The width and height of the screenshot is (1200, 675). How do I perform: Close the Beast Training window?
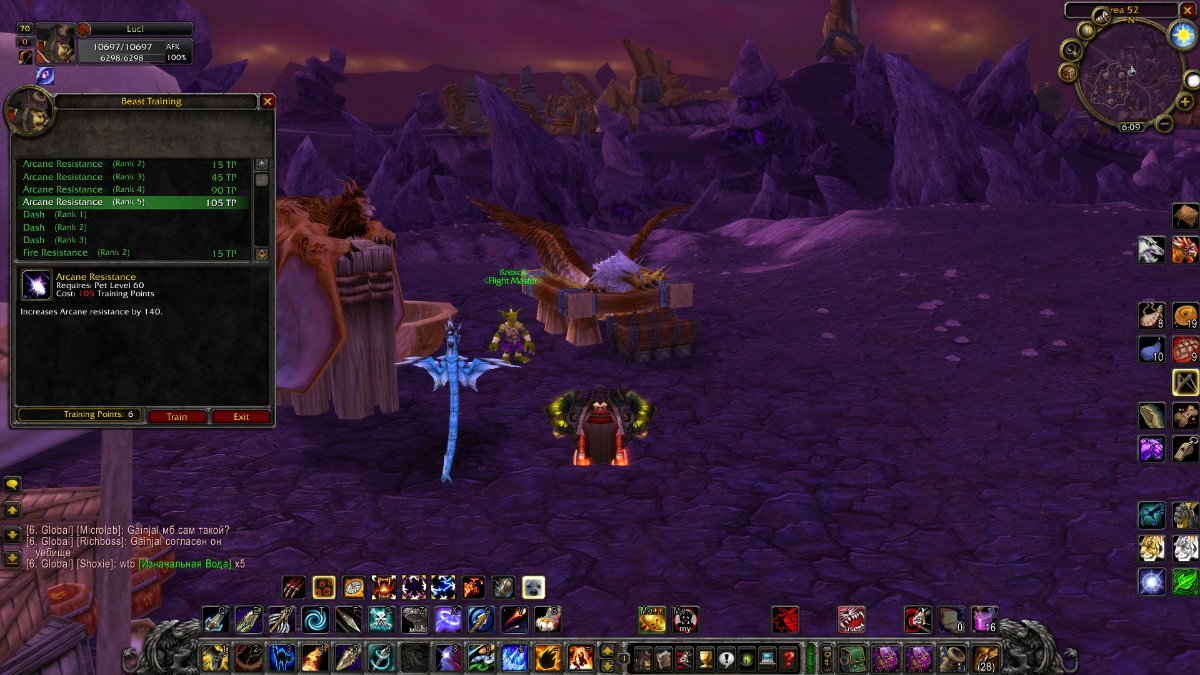267,101
